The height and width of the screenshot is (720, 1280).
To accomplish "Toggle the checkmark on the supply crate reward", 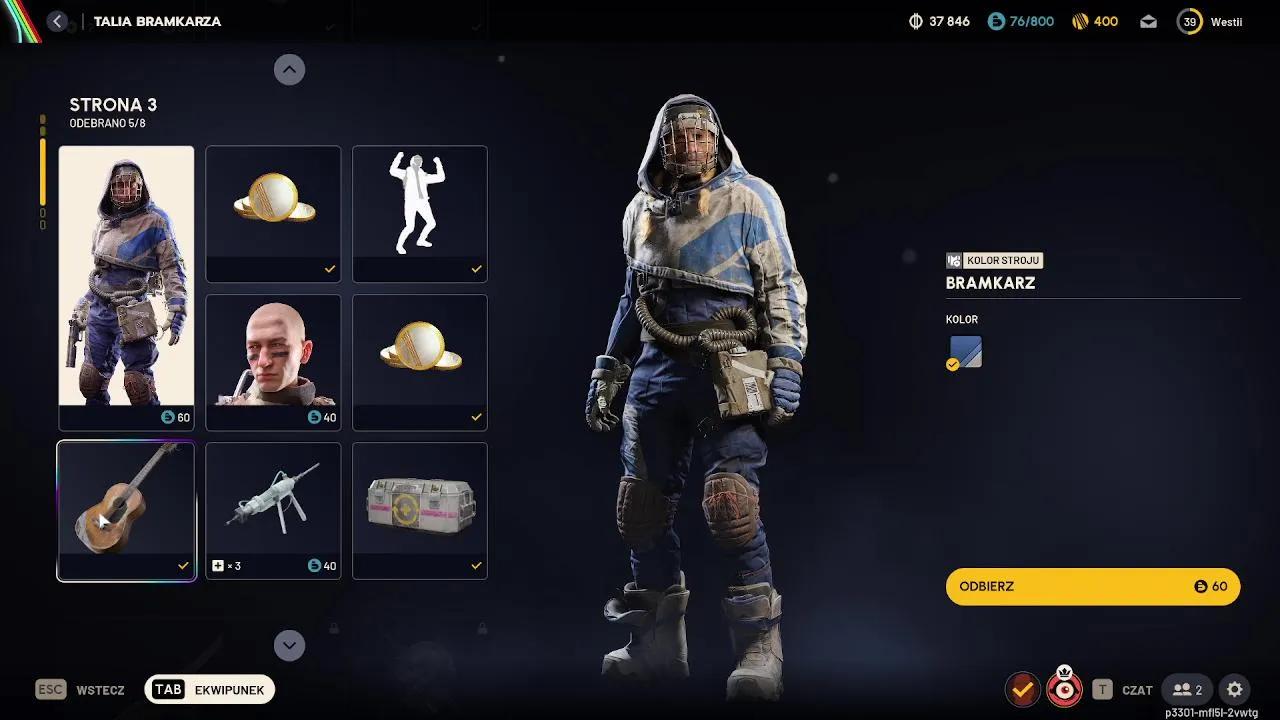I will coord(476,564).
